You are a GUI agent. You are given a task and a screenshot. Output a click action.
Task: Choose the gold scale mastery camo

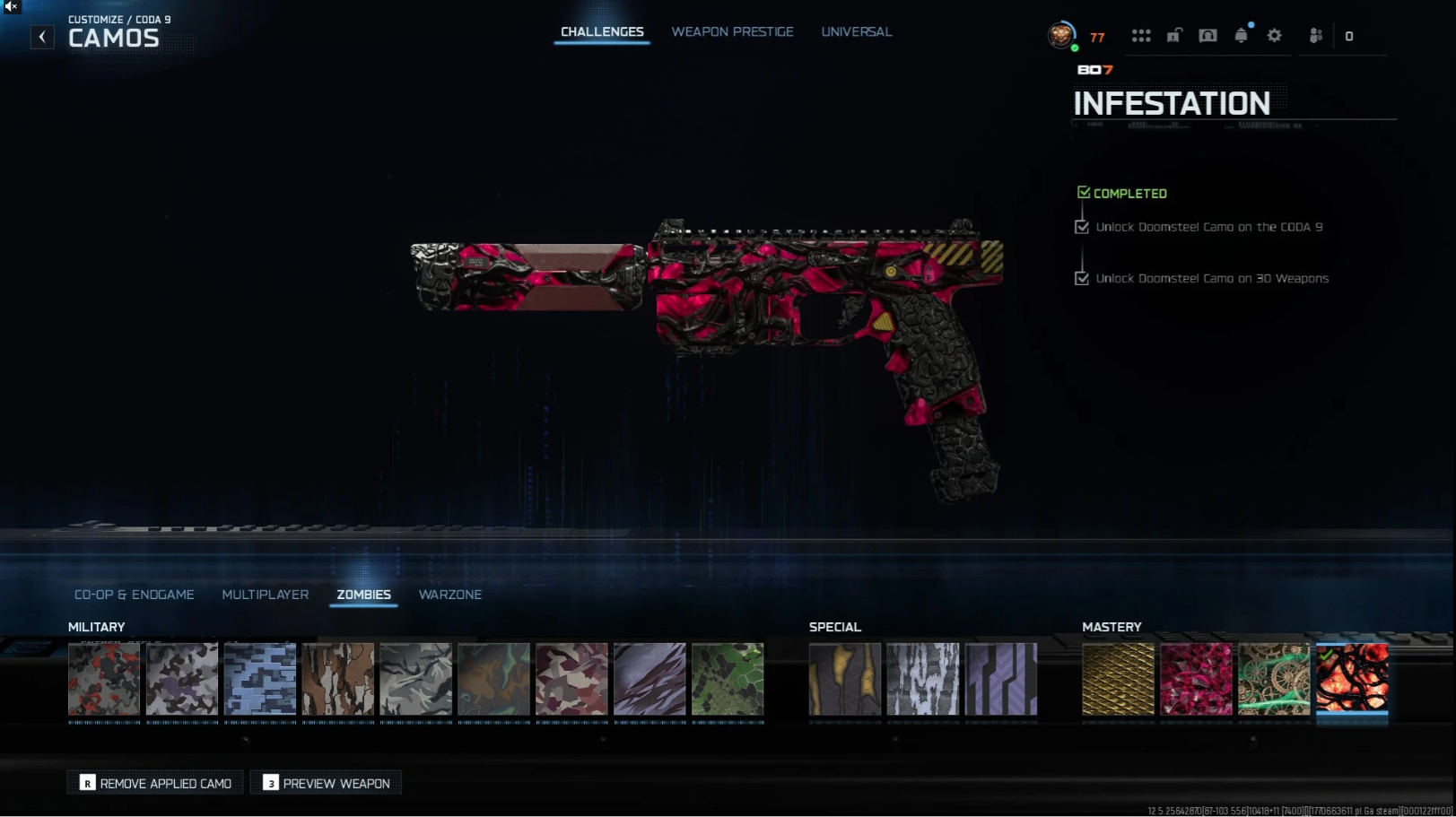1118,679
